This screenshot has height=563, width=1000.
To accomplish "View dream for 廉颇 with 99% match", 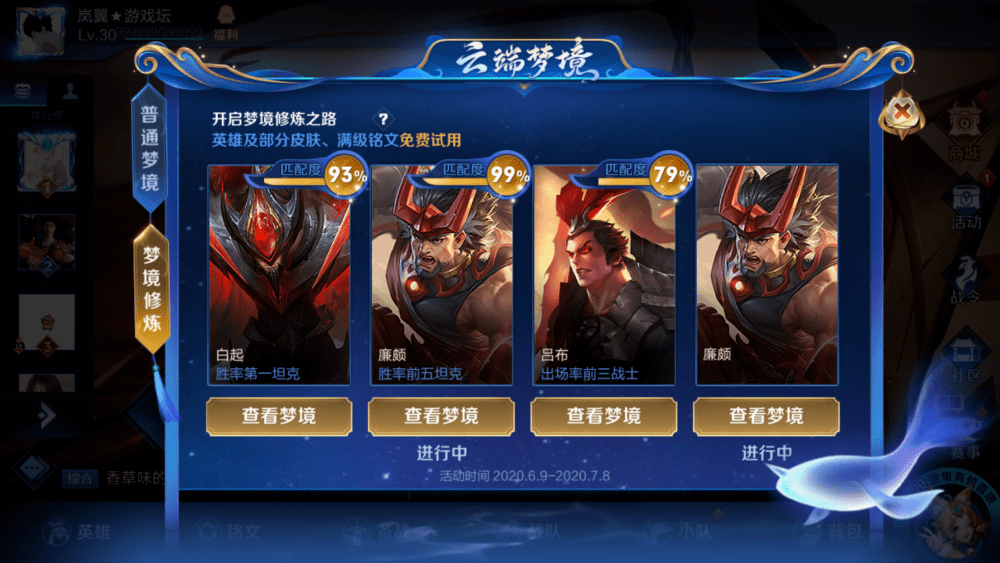I will (x=441, y=416).
